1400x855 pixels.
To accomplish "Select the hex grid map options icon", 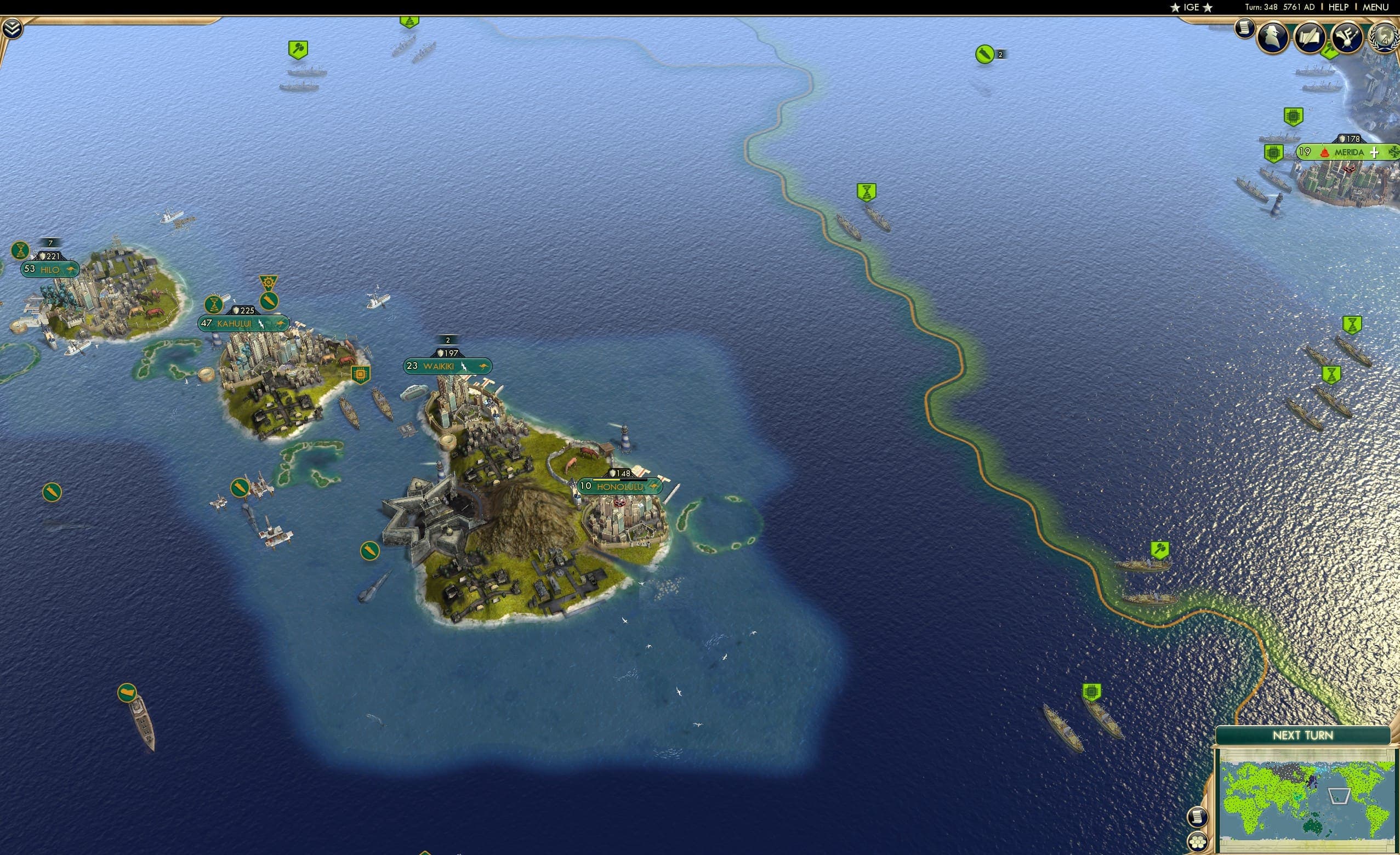I will point(1197,842).
